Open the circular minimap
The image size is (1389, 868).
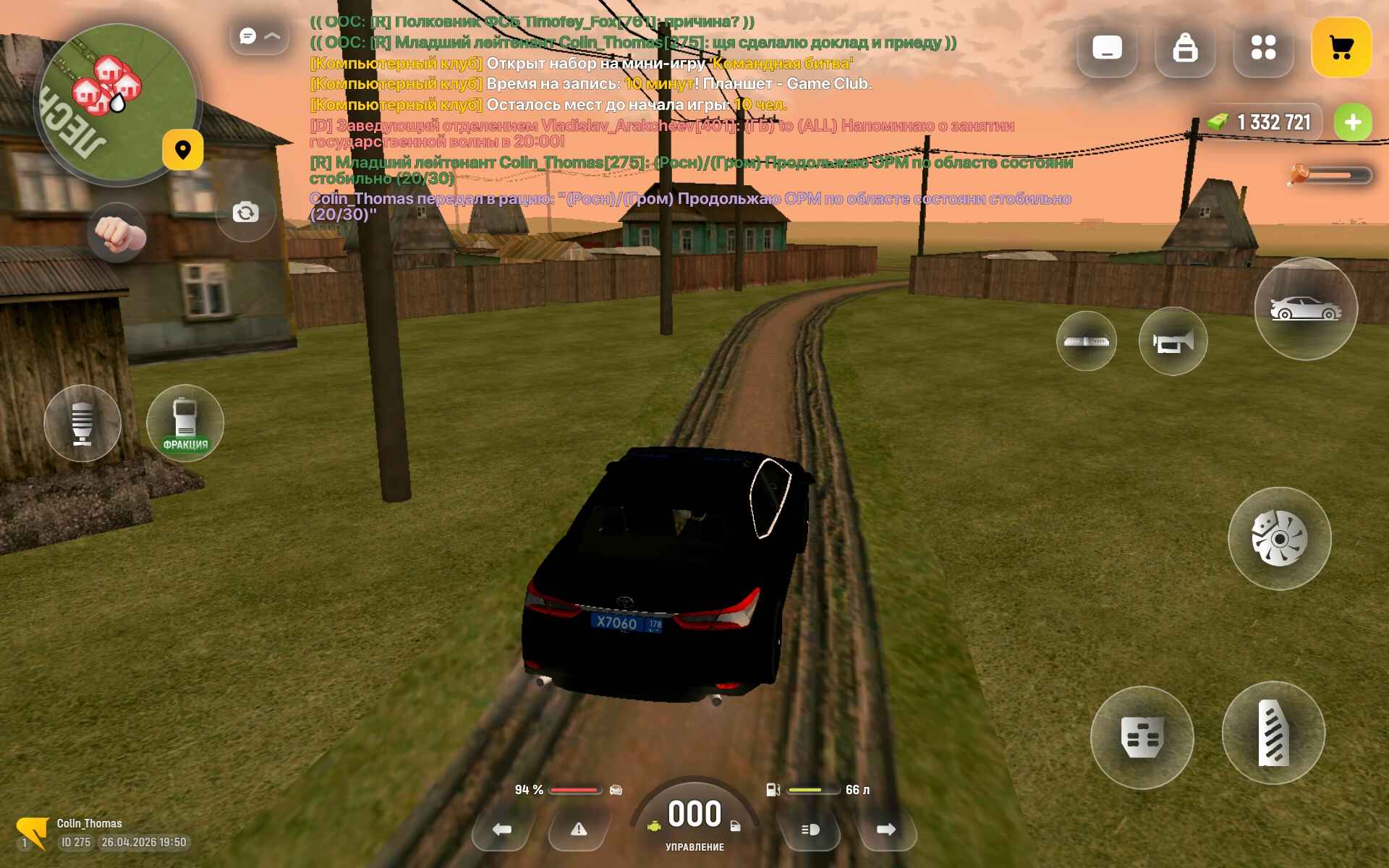(x=116, y=103)
